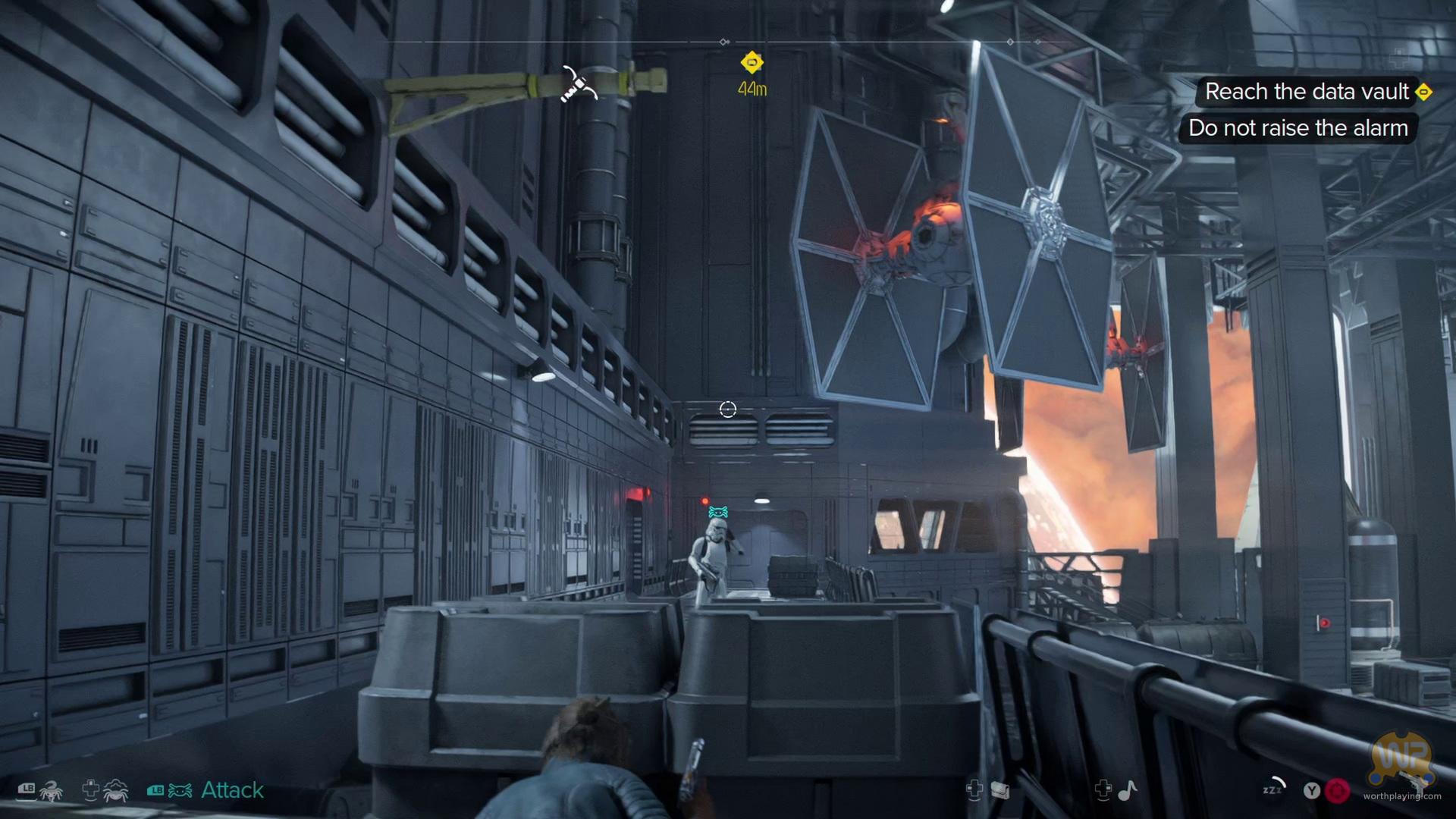
Task: Select the "Reach the data vault" objective
Action: 1307,92
